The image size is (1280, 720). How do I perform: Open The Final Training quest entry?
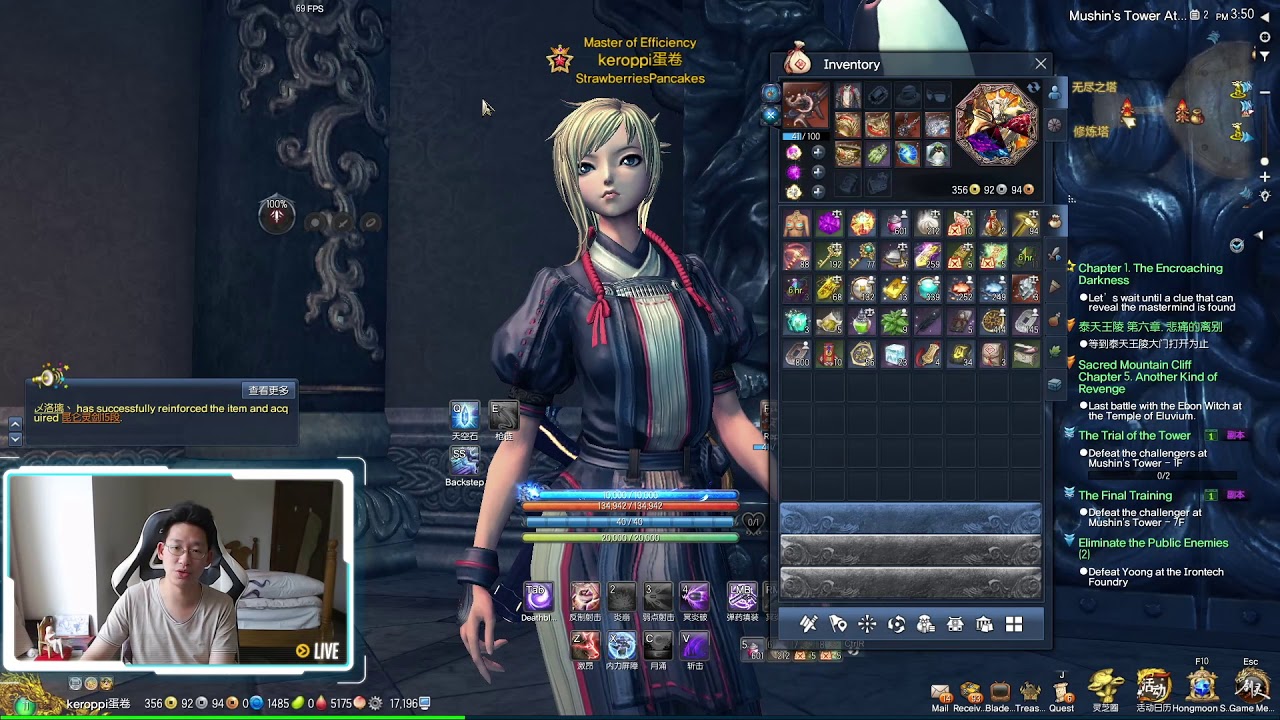coord(1125,495)
